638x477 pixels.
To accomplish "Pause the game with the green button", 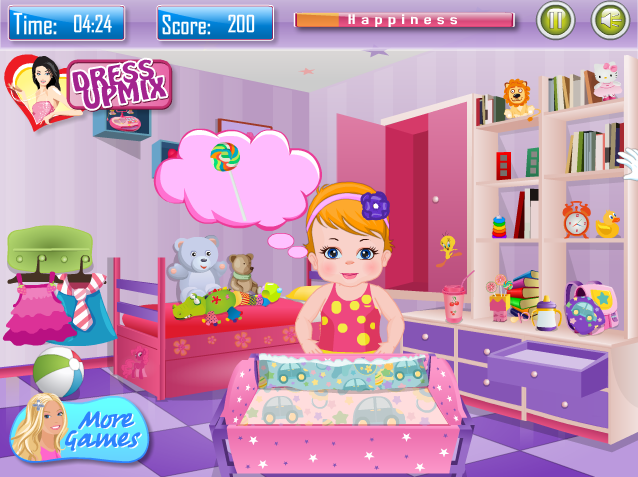I will point(556,20).
